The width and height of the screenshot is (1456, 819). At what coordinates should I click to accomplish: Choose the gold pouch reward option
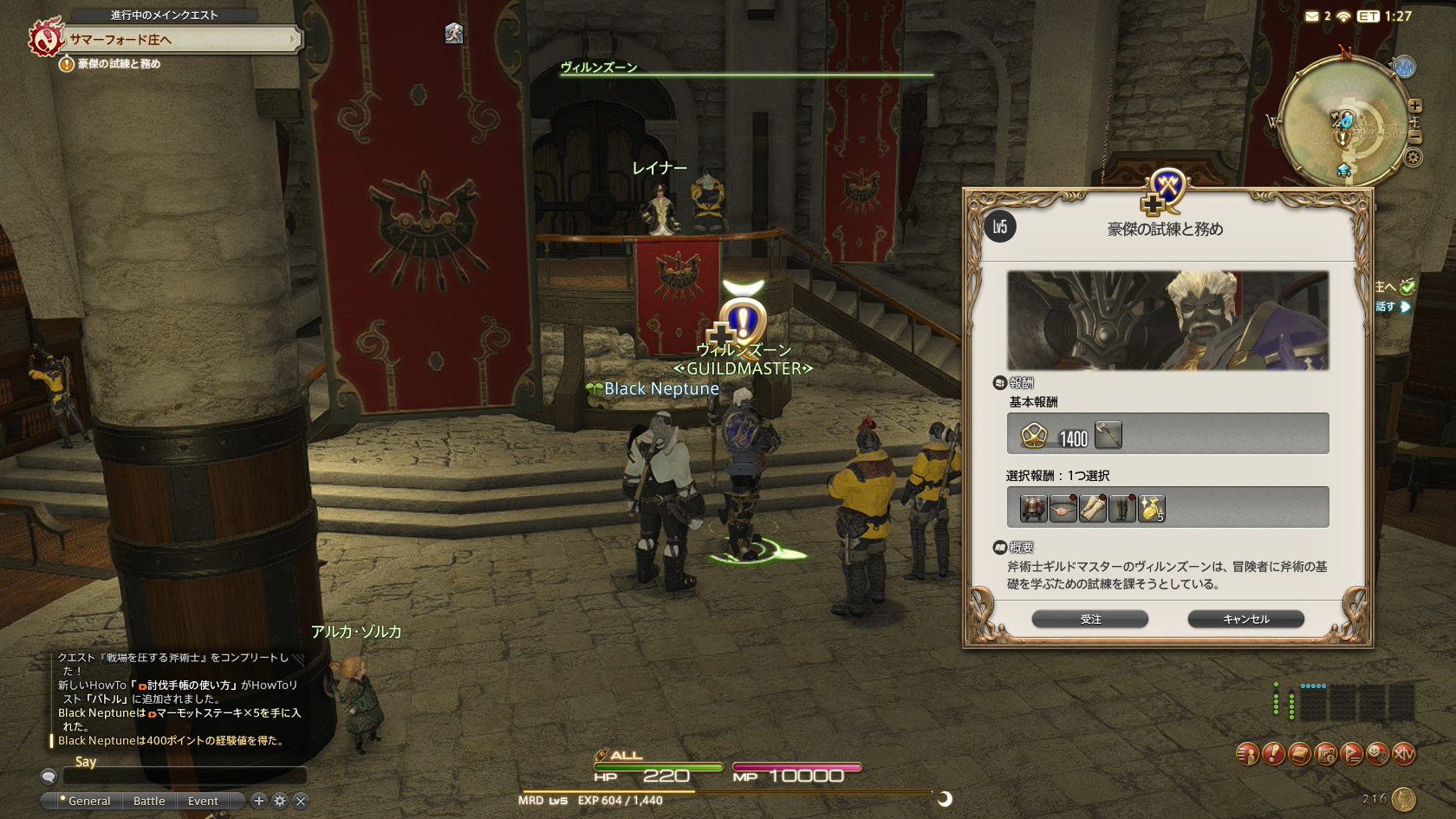(x=1151, y=509)
